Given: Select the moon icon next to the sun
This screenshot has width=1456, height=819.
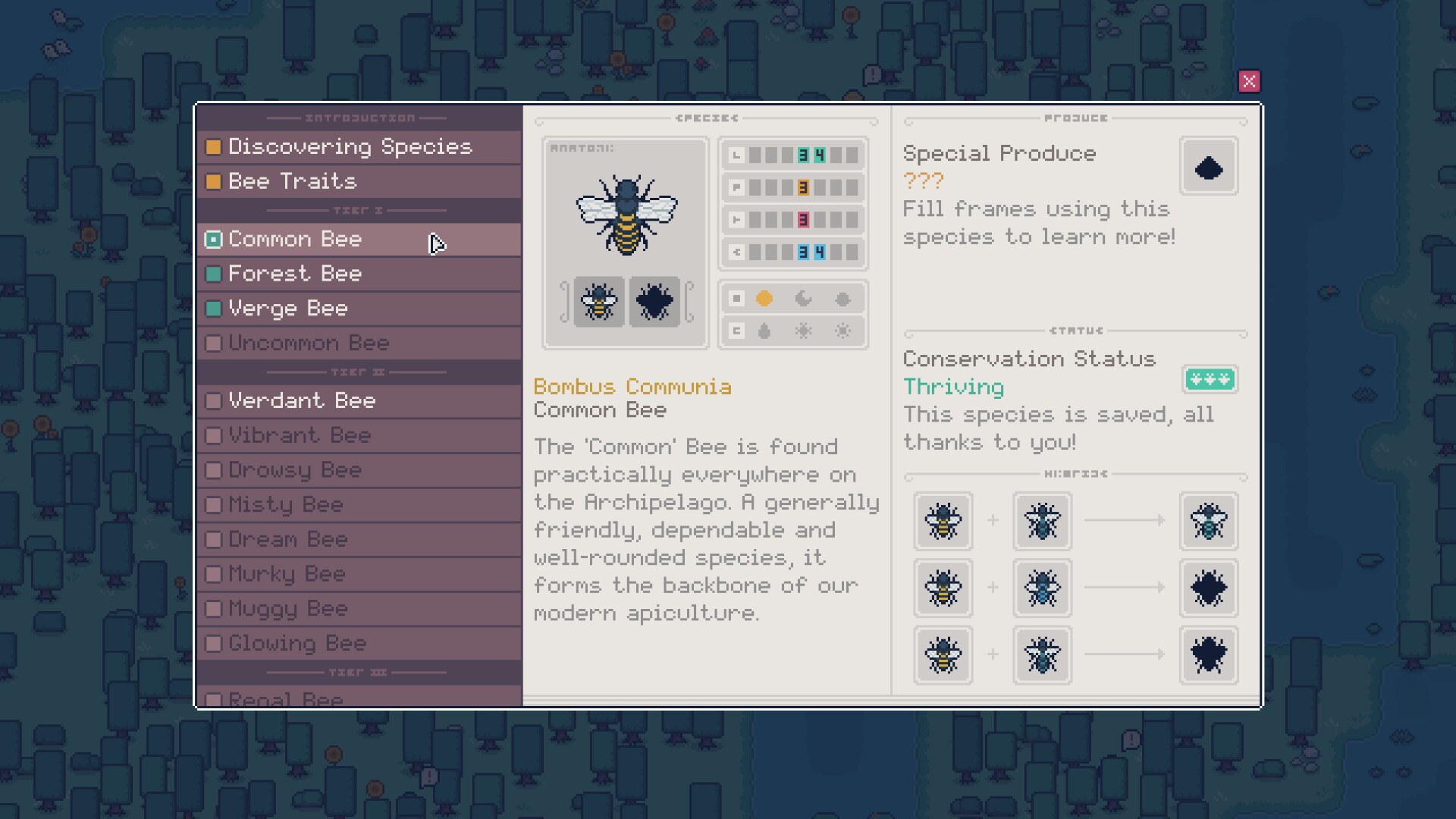Looking at the screenshot, I should click(x=805, y=299).
